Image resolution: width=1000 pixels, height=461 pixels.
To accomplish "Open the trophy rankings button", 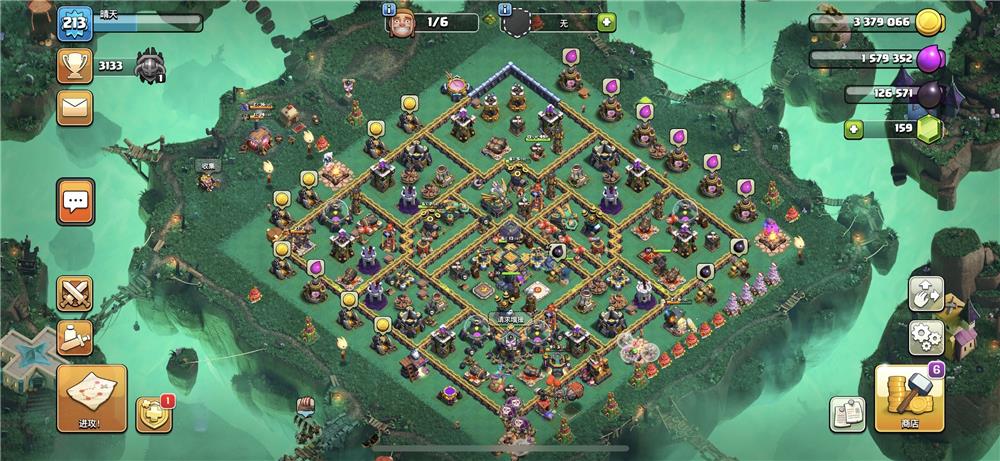I will [x=74, y=66].
